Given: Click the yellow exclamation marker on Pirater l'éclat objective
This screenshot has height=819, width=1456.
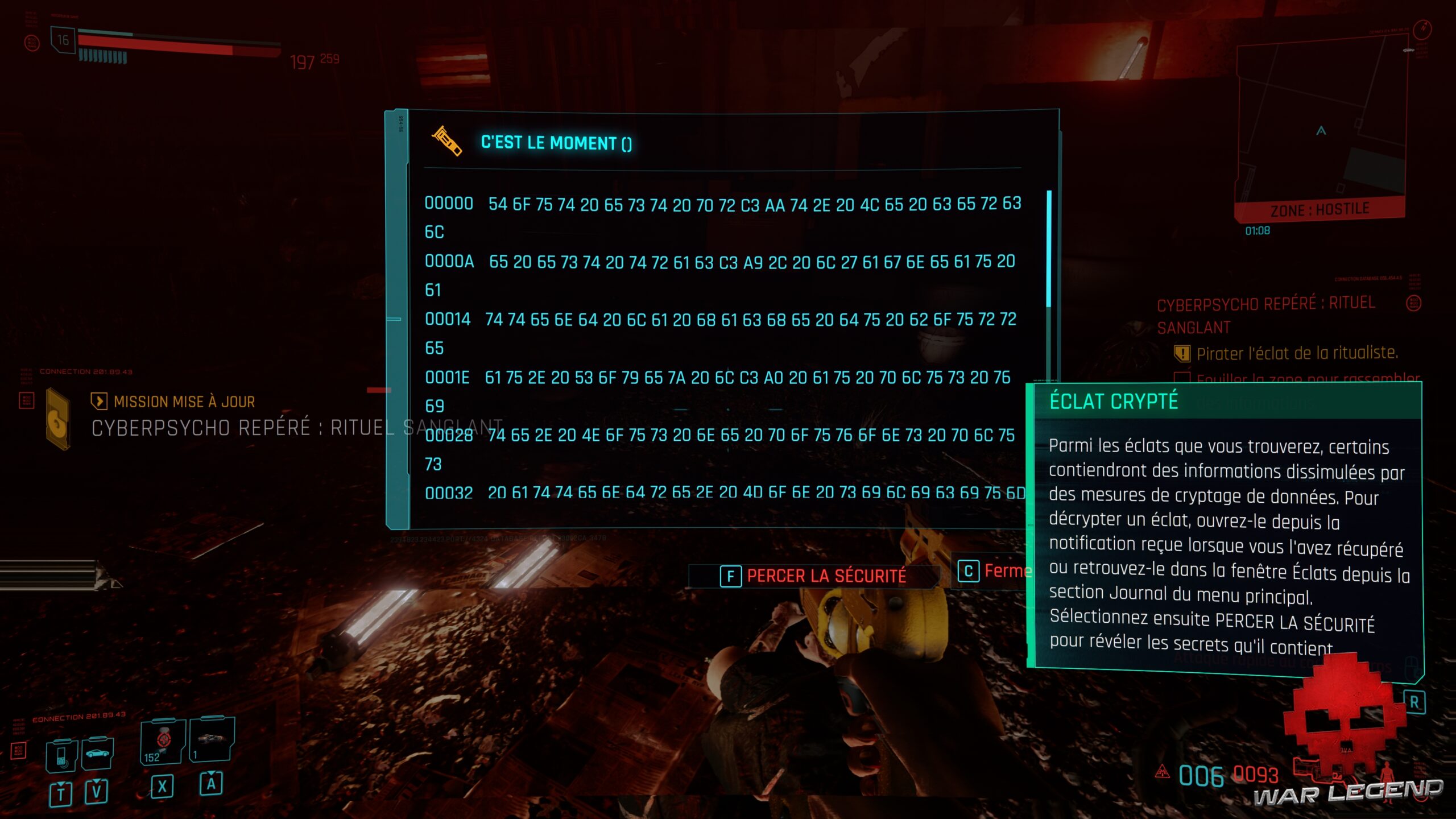Looking at the screenshot, I should click(x=1182, y=354).
